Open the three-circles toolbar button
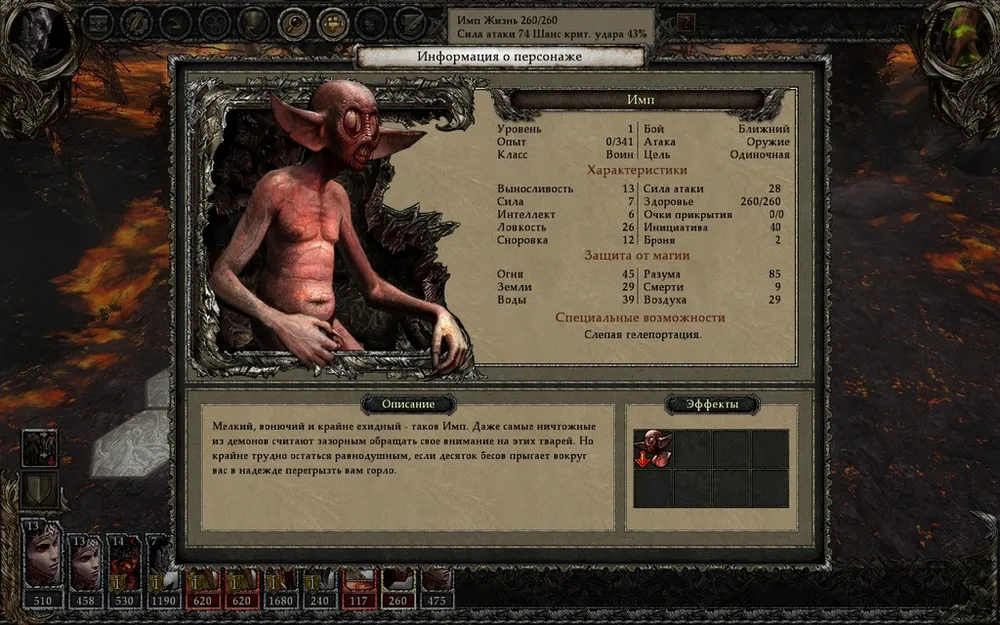 [214, 22]
